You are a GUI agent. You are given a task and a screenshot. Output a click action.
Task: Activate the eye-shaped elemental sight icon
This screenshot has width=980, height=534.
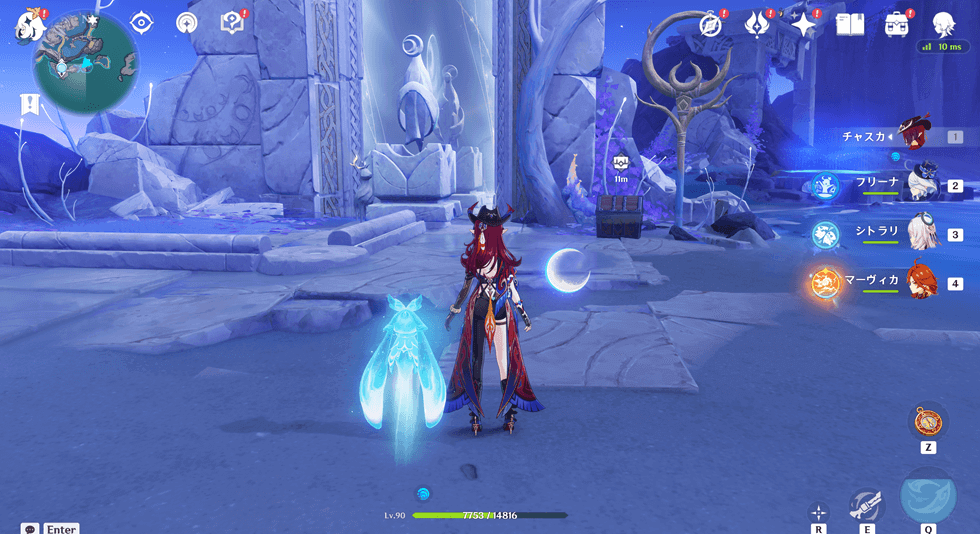[x=142, y=24]
